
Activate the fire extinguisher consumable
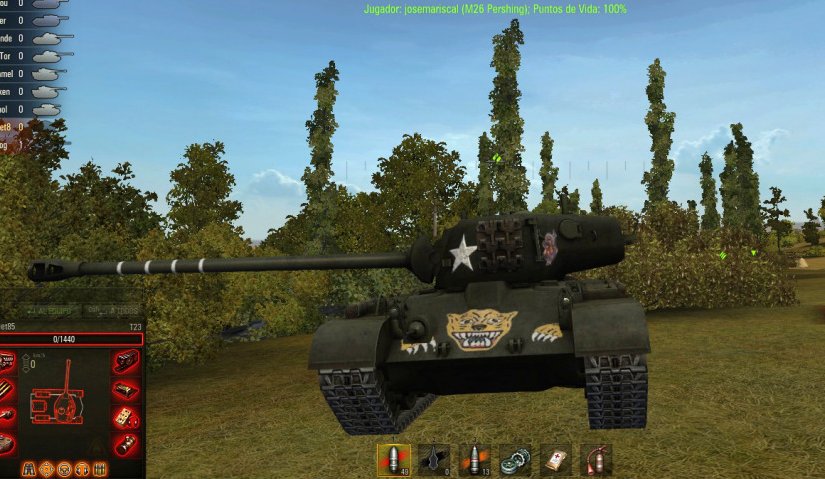coord(596,459)
